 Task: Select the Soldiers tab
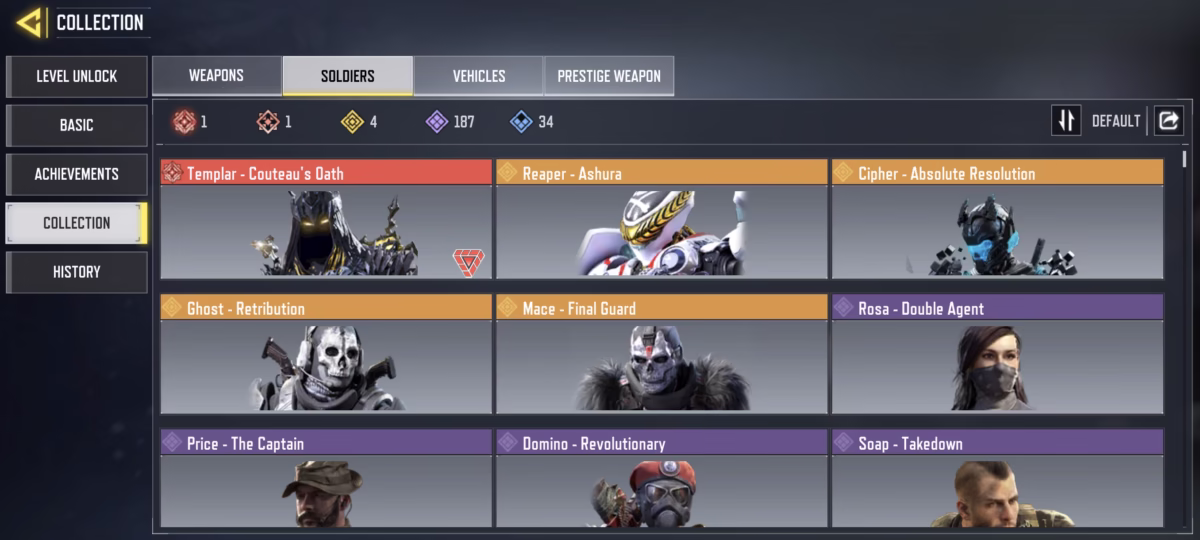pos(347,76)
